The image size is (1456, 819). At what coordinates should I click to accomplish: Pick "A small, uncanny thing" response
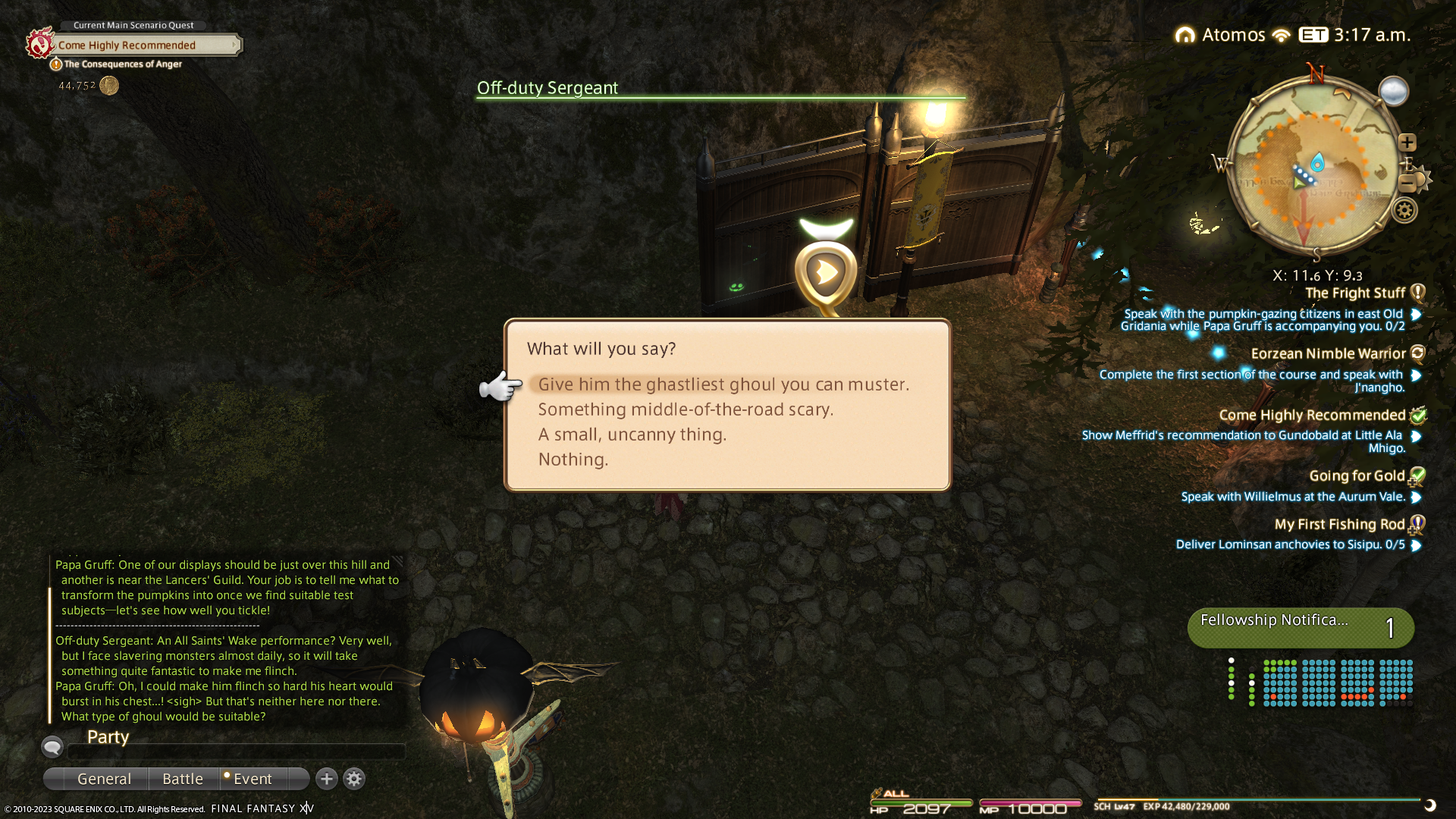point(632,435)
